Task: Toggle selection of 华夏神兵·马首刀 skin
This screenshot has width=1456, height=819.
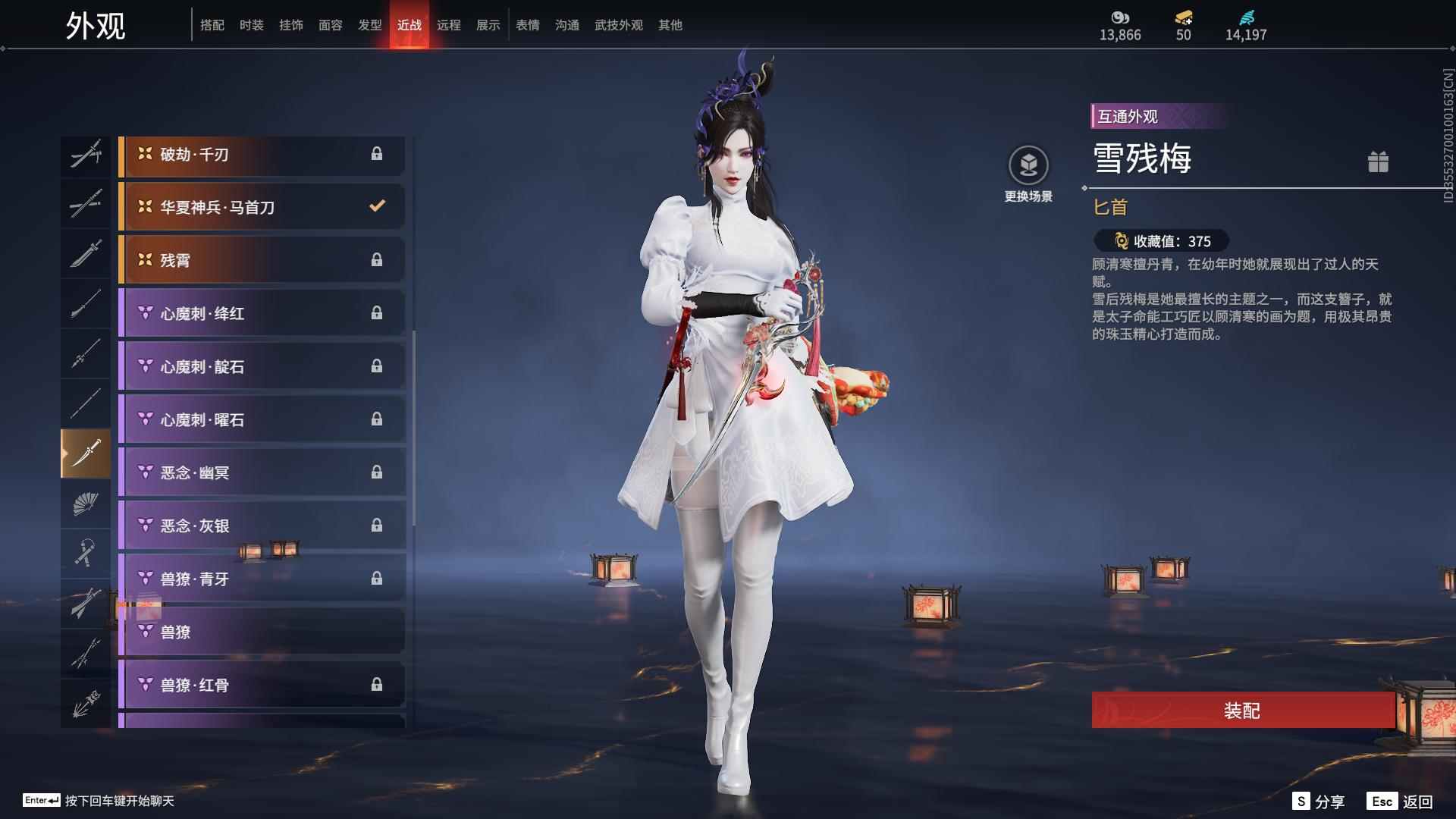Action: 262,206
